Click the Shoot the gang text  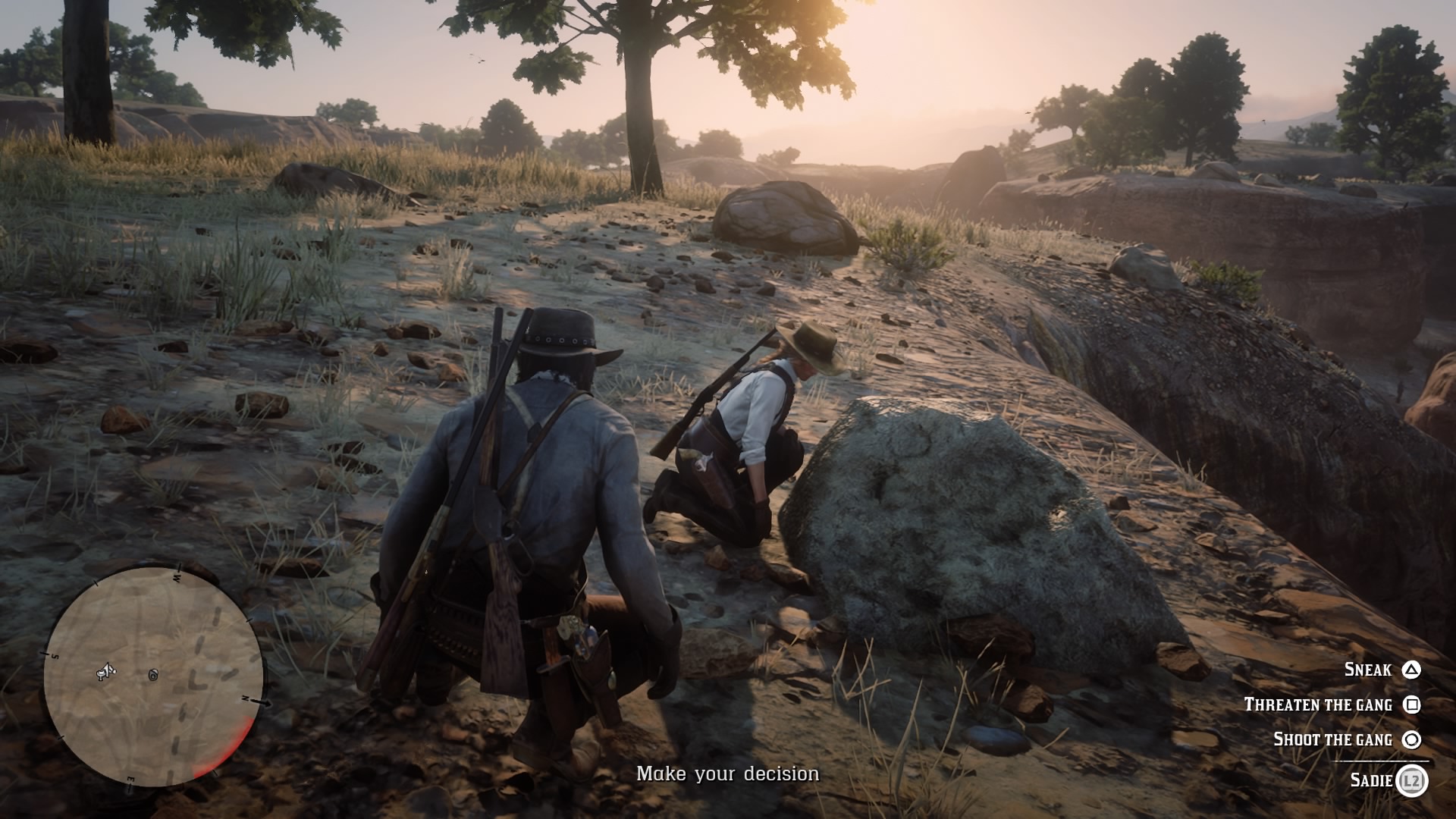coord(1333,739)
